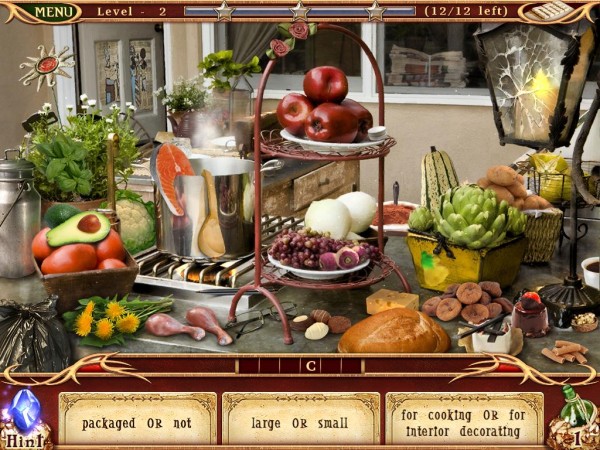Select the letter C slot
The image size is (600, 450).
(312, 366)
